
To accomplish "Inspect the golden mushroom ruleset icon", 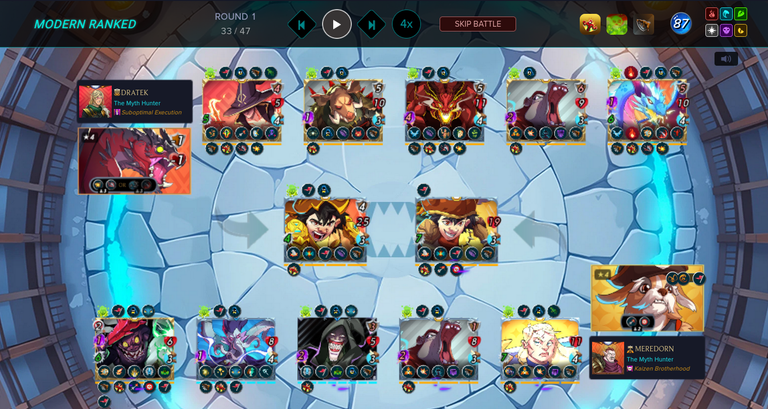I will click(590, 24).
